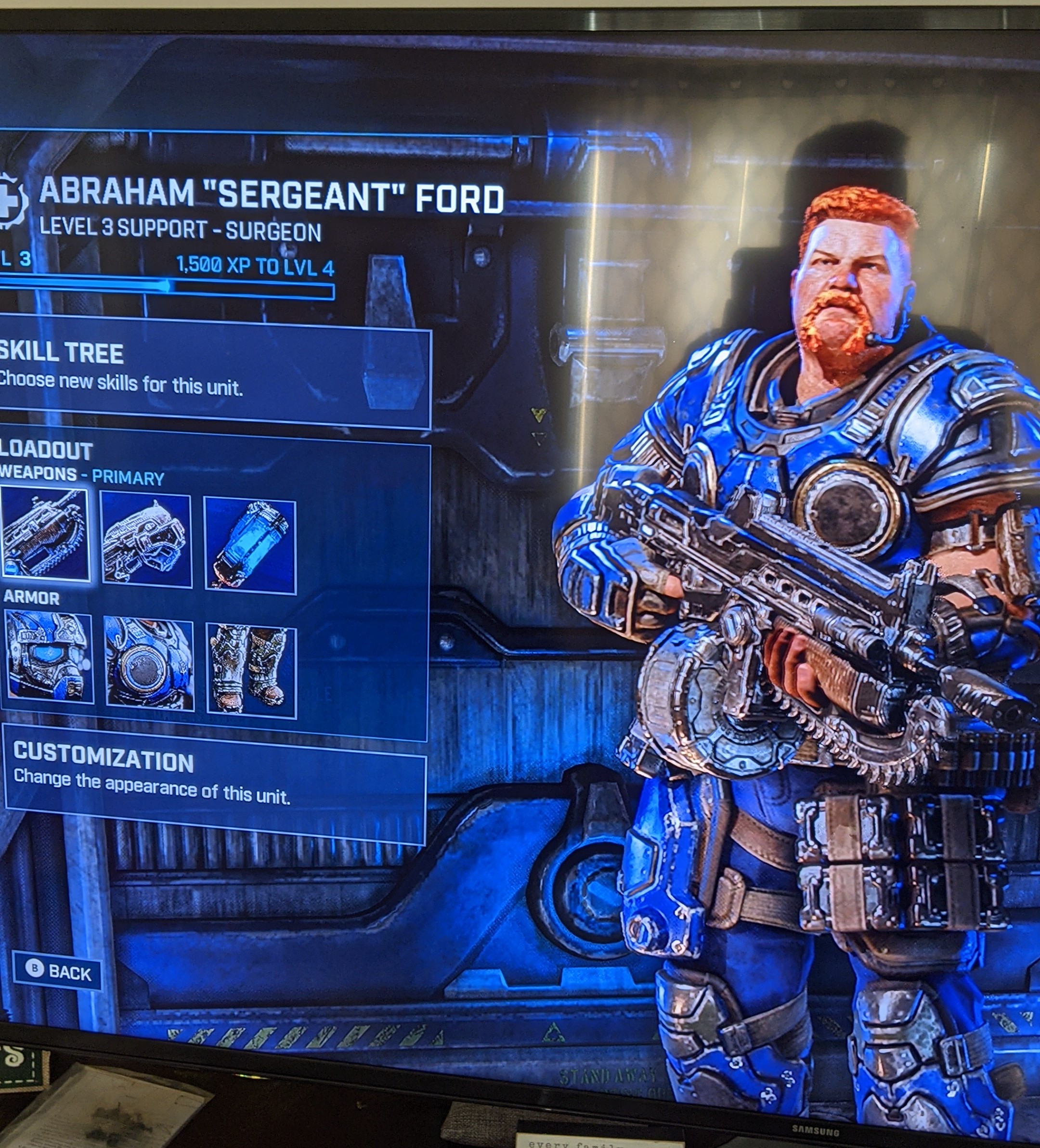Open the Skill Tree panel
1040x1148 pixels.
pos(211,370)
